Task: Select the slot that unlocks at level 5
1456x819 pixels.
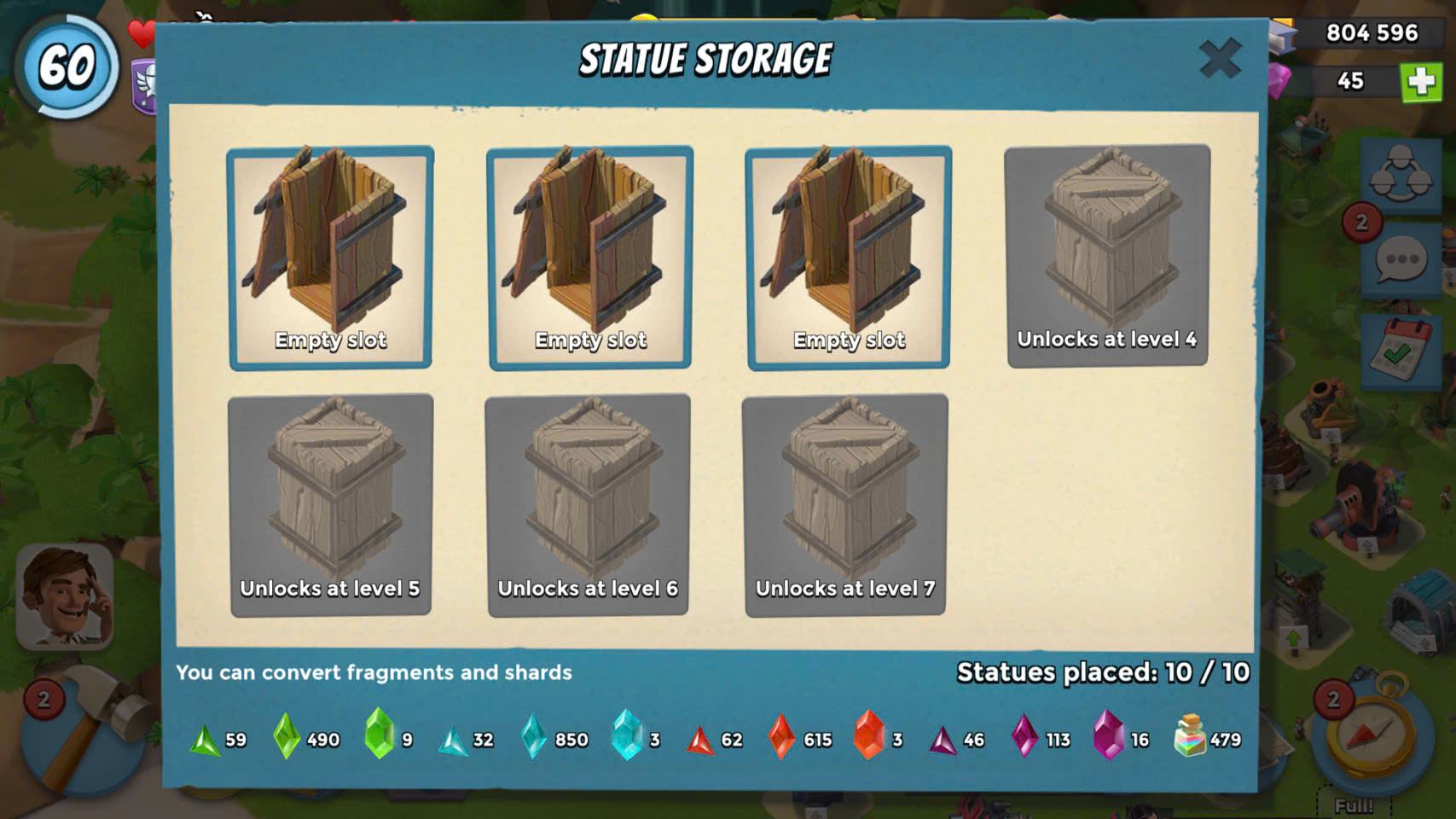Action: point(330,505)
